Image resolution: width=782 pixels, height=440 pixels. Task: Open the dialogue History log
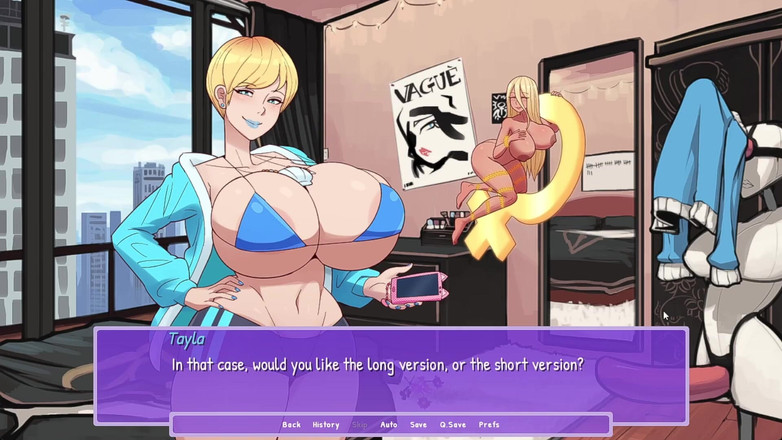[x=326, y=425]
